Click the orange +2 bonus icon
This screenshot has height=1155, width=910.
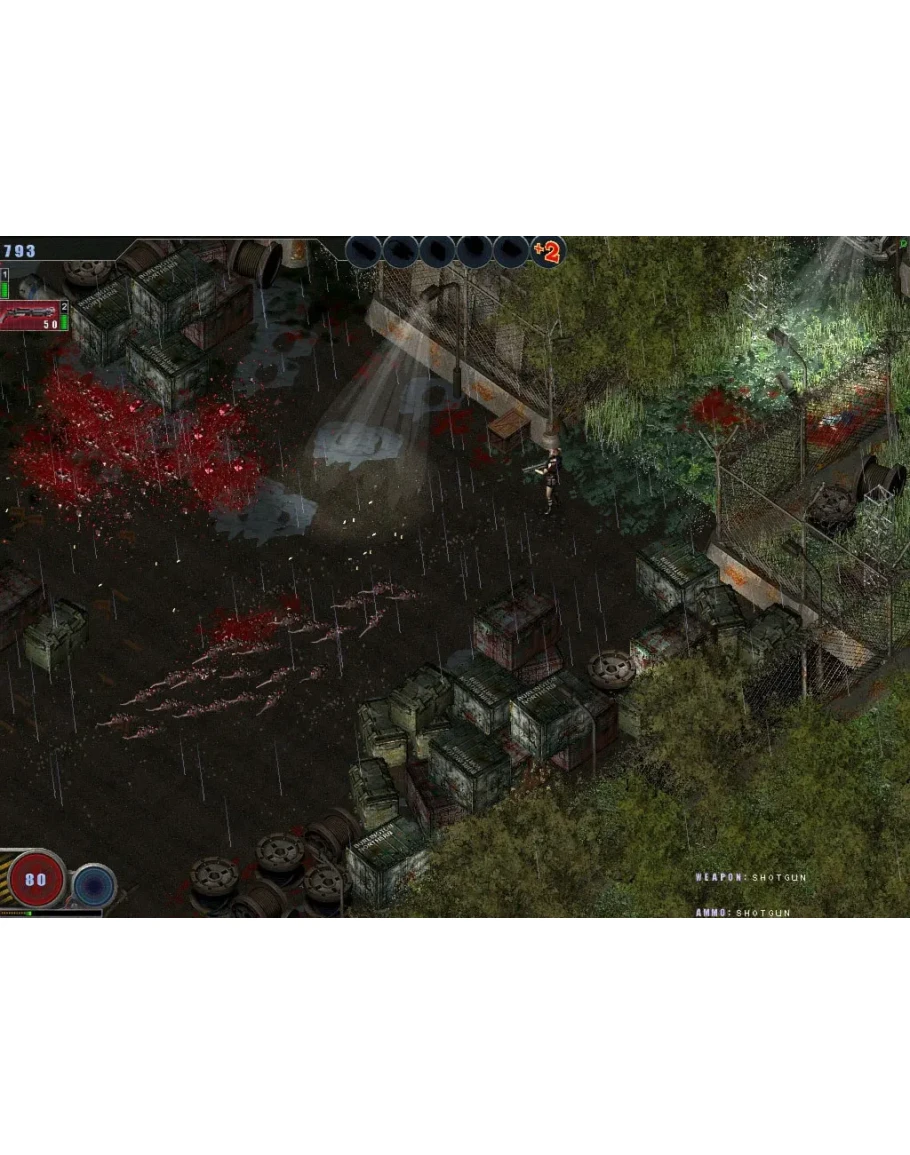(x=547, y=251)
